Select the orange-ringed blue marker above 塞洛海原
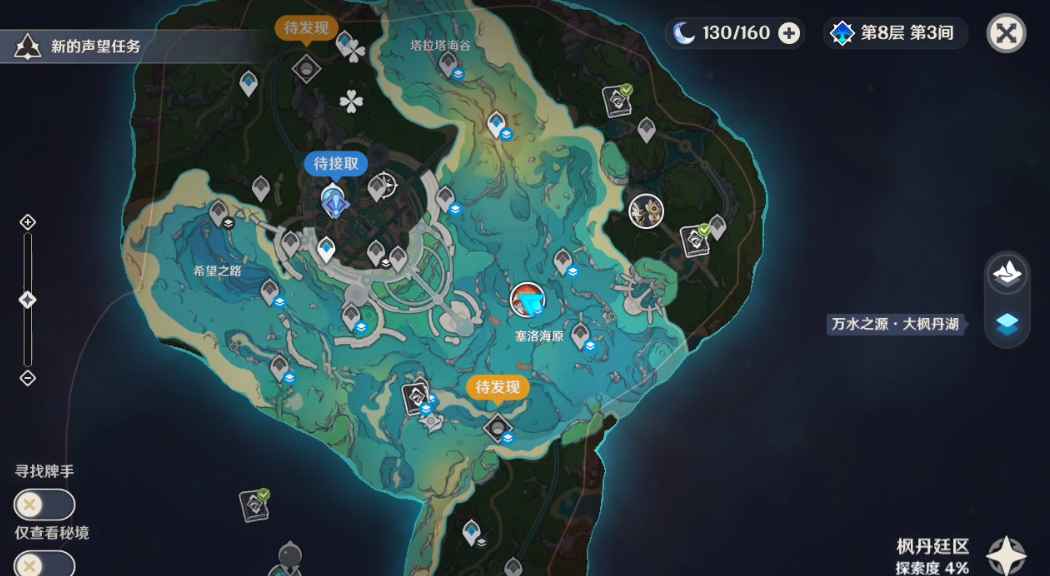This screenshot has width=1050, height=576. (527, 299)
